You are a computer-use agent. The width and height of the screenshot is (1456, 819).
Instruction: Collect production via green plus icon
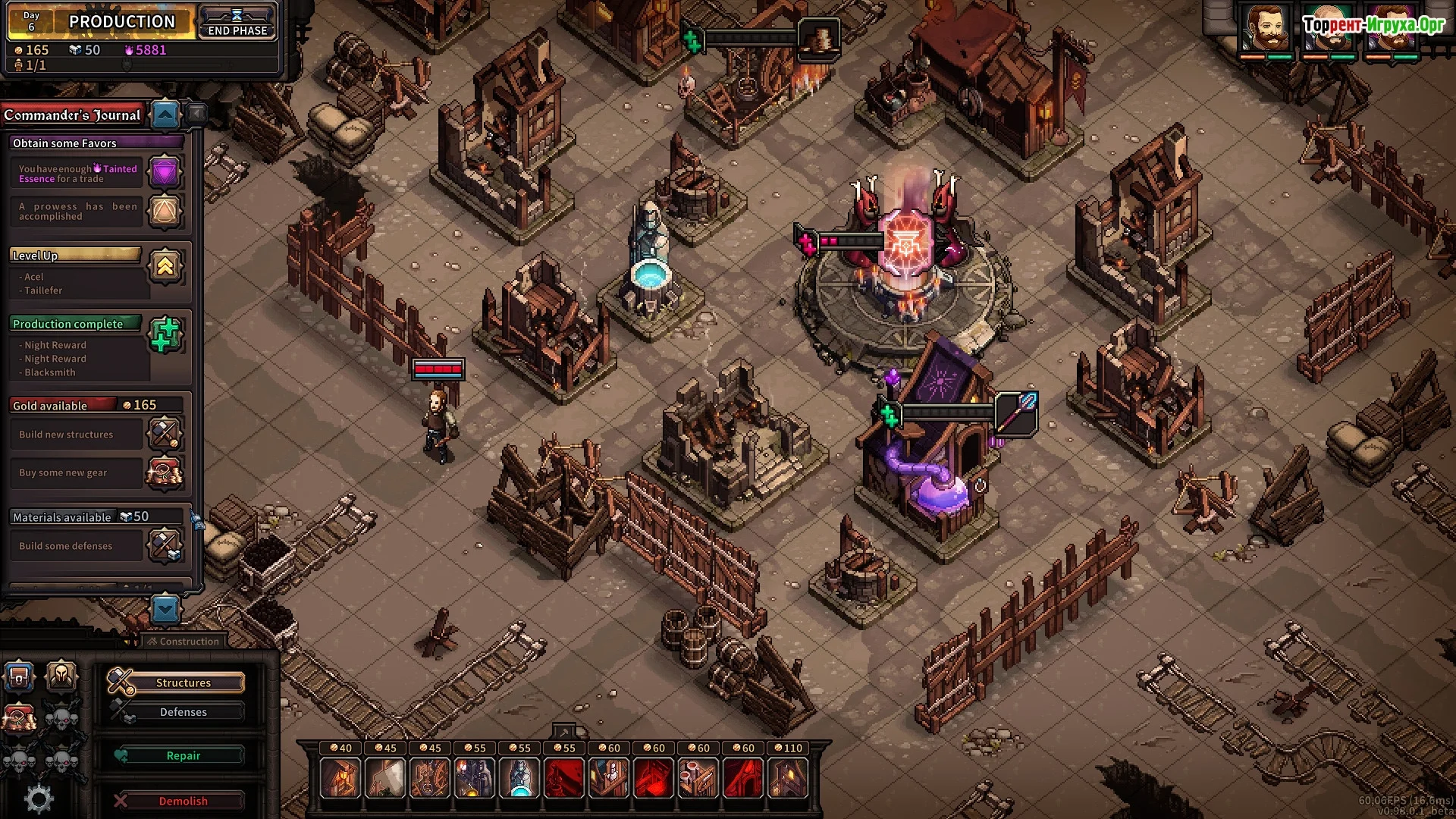[x=165, y=334]
